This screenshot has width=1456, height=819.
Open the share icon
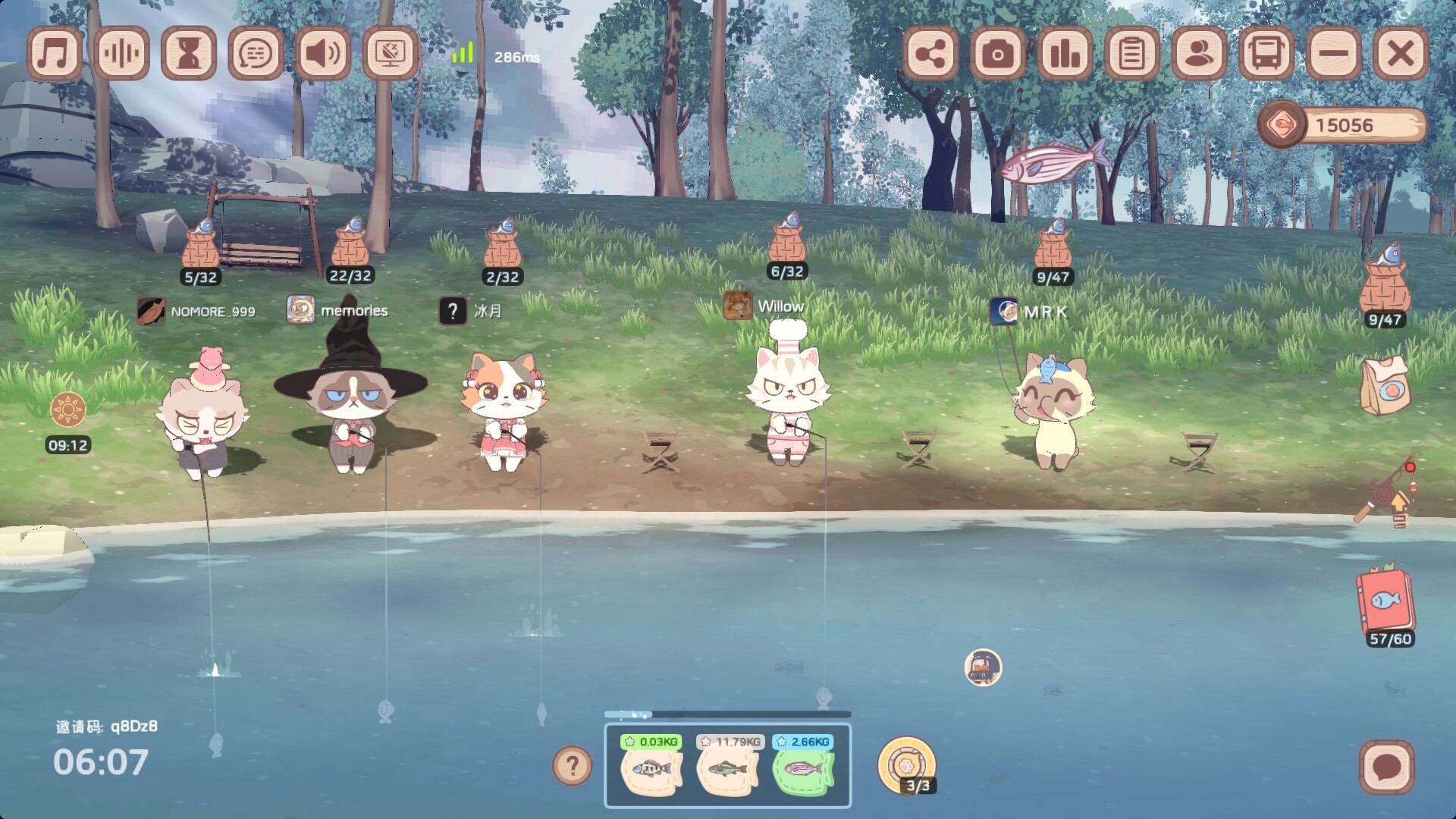coord(931,53)
